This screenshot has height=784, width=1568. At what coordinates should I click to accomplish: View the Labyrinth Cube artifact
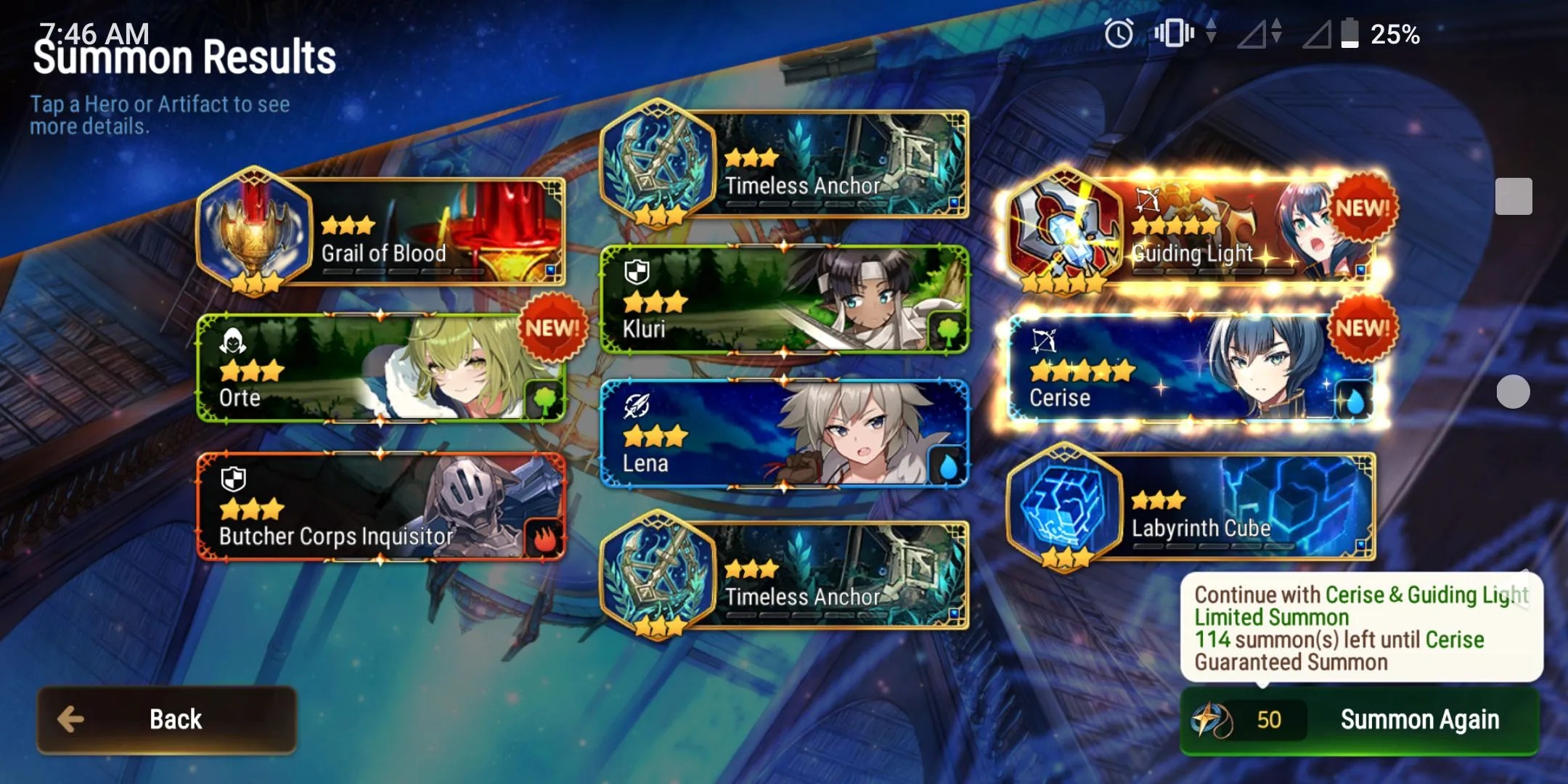1191,507
